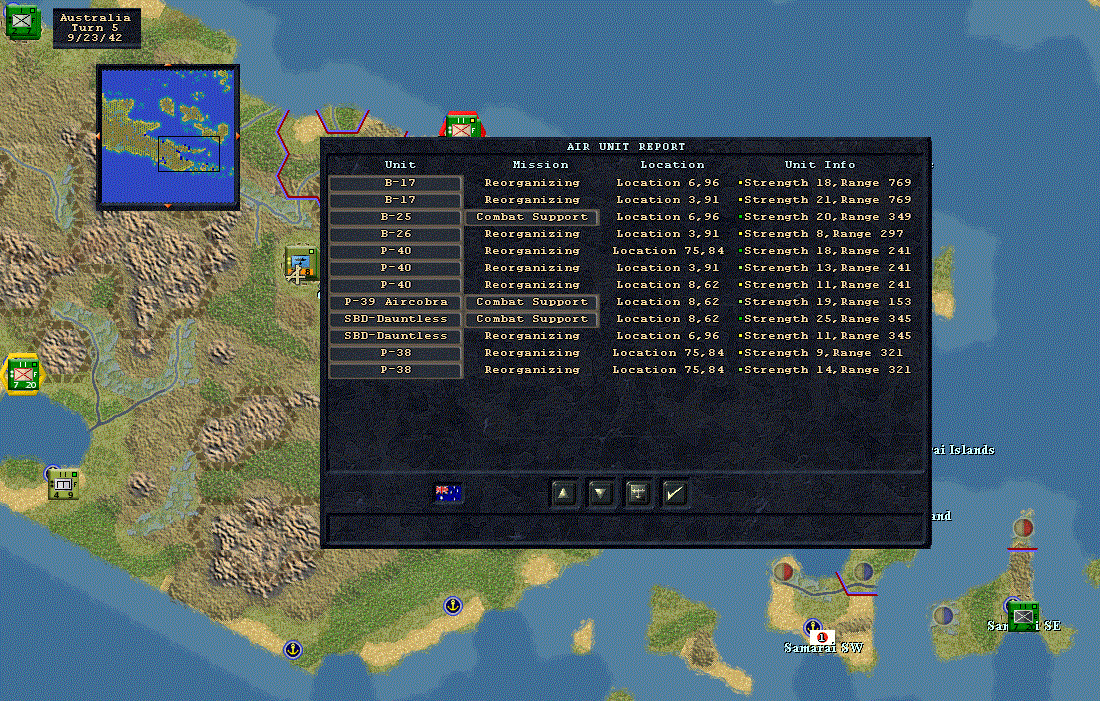The image size is (1100, 701).
Task: Select the B-17 at location 3,91
Action: point(396,200)
